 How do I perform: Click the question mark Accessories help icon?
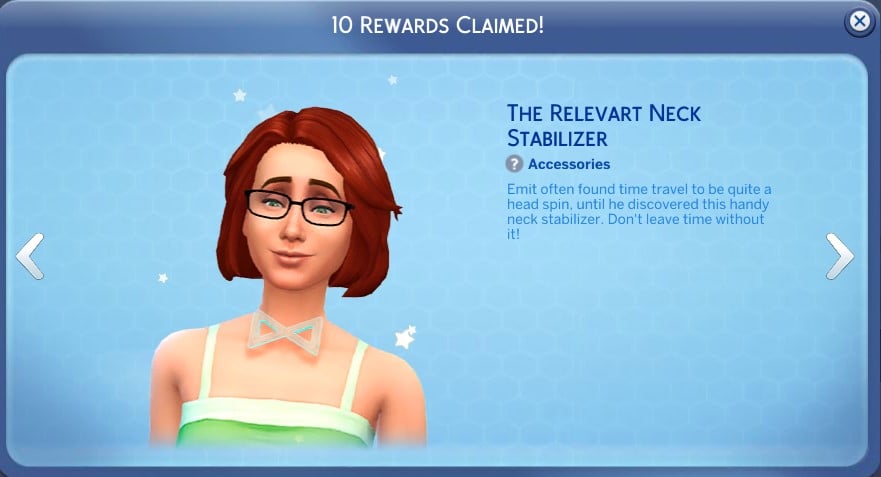(515, 164)
